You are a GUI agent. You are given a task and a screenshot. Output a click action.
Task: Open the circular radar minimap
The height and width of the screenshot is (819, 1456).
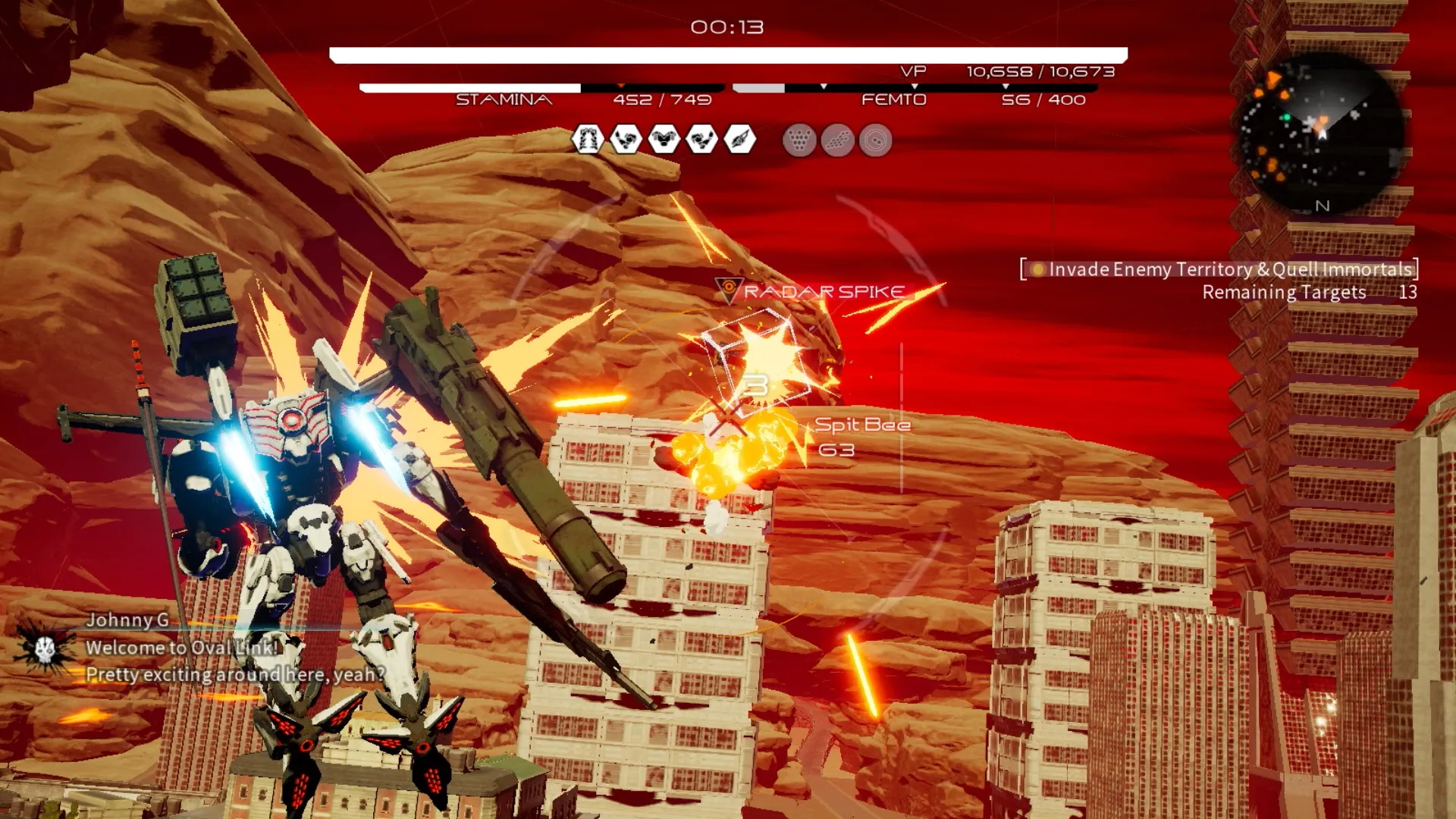pos(1320,134)
